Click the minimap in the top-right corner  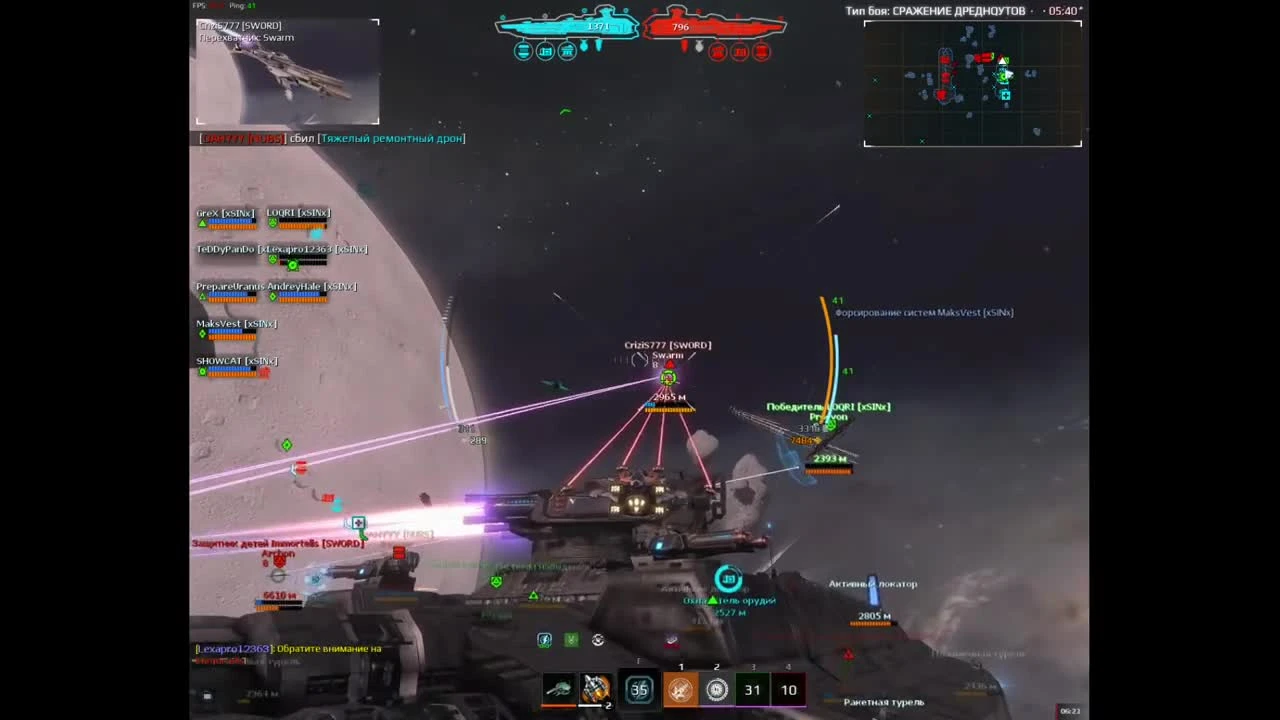point(971,85)
